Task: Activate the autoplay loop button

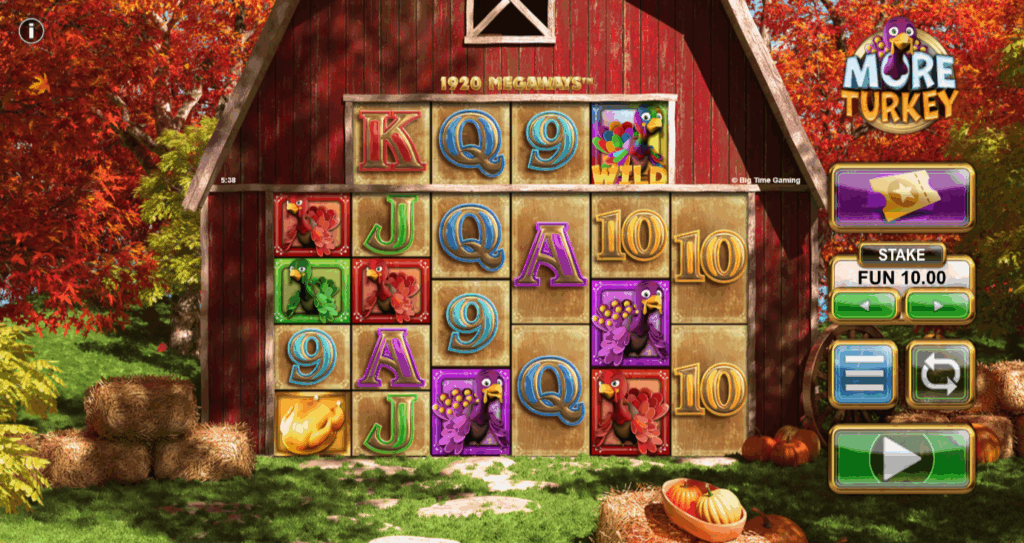Action: pyautogui.click(x=940, y=375)
